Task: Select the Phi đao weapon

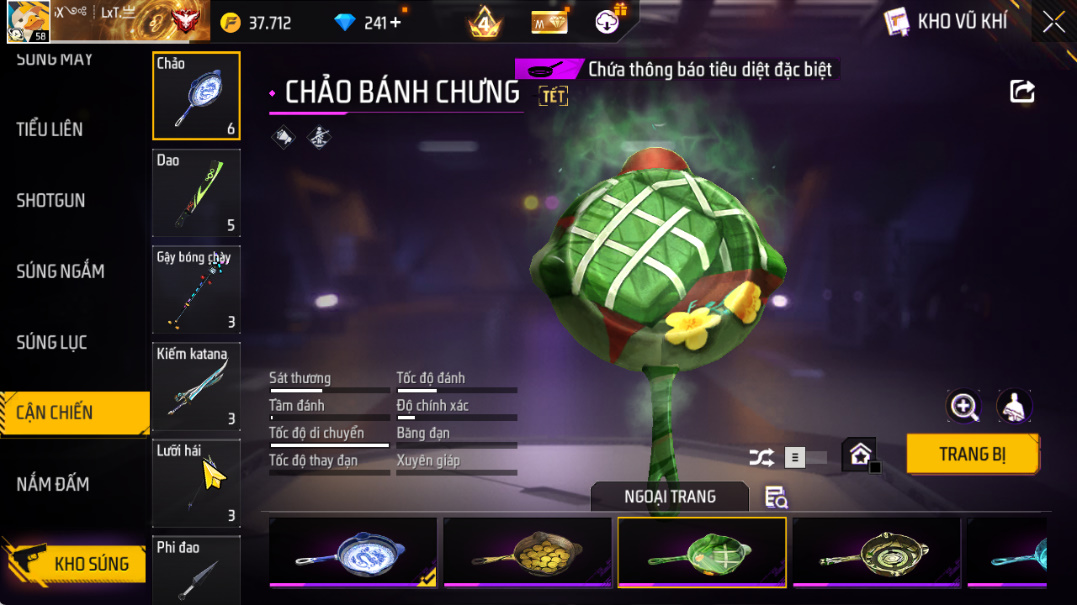Action: click(x=196, y=570)
